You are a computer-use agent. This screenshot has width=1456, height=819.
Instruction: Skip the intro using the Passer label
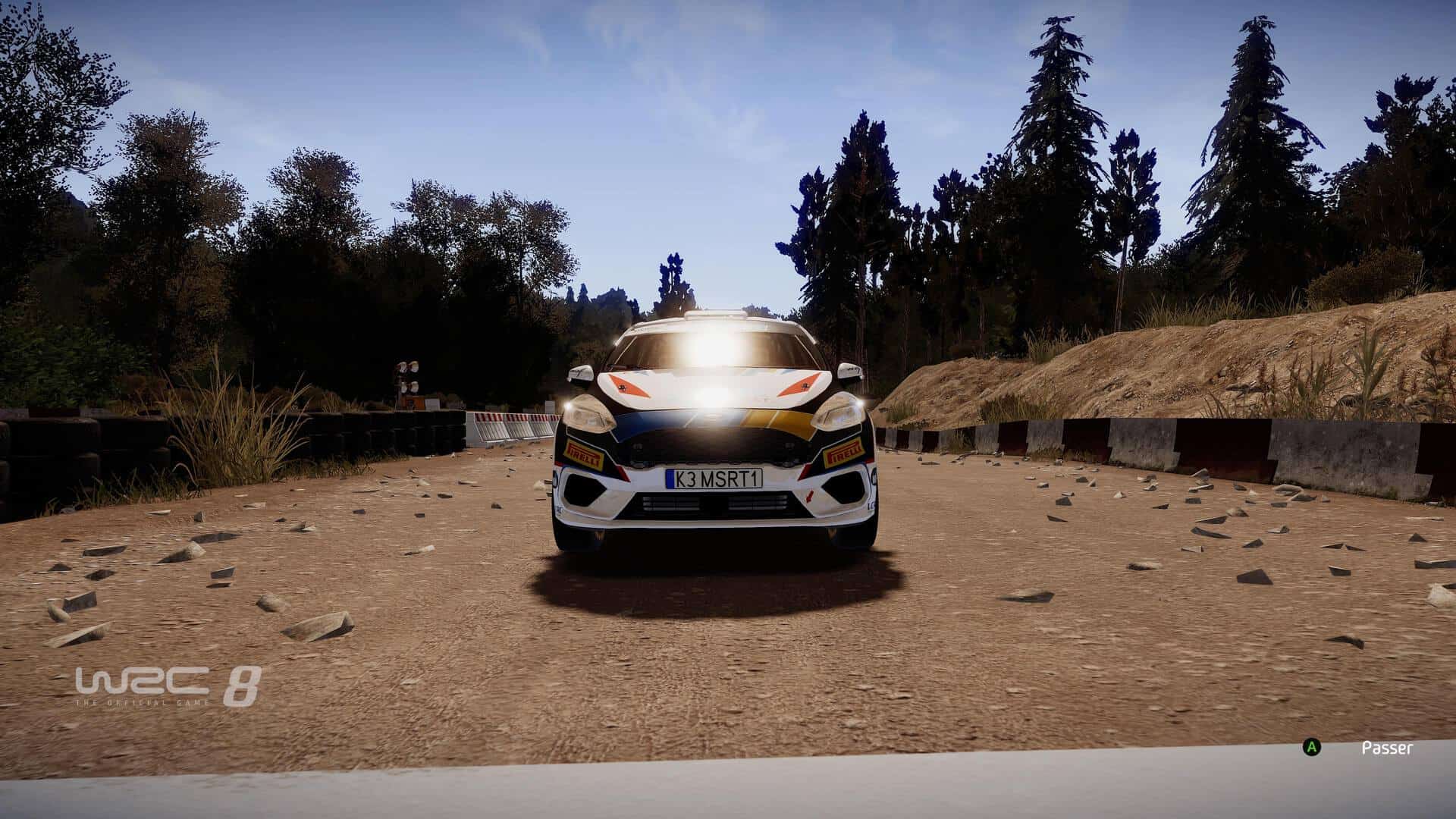tap(1387, 748)
